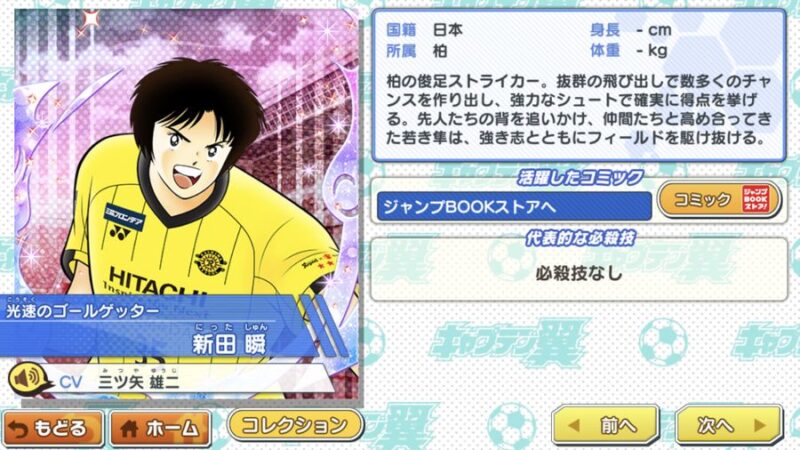Viewport: 800px width, 450px height.
Task: Go back with the もどる button
Action: (x=53, y=427)
